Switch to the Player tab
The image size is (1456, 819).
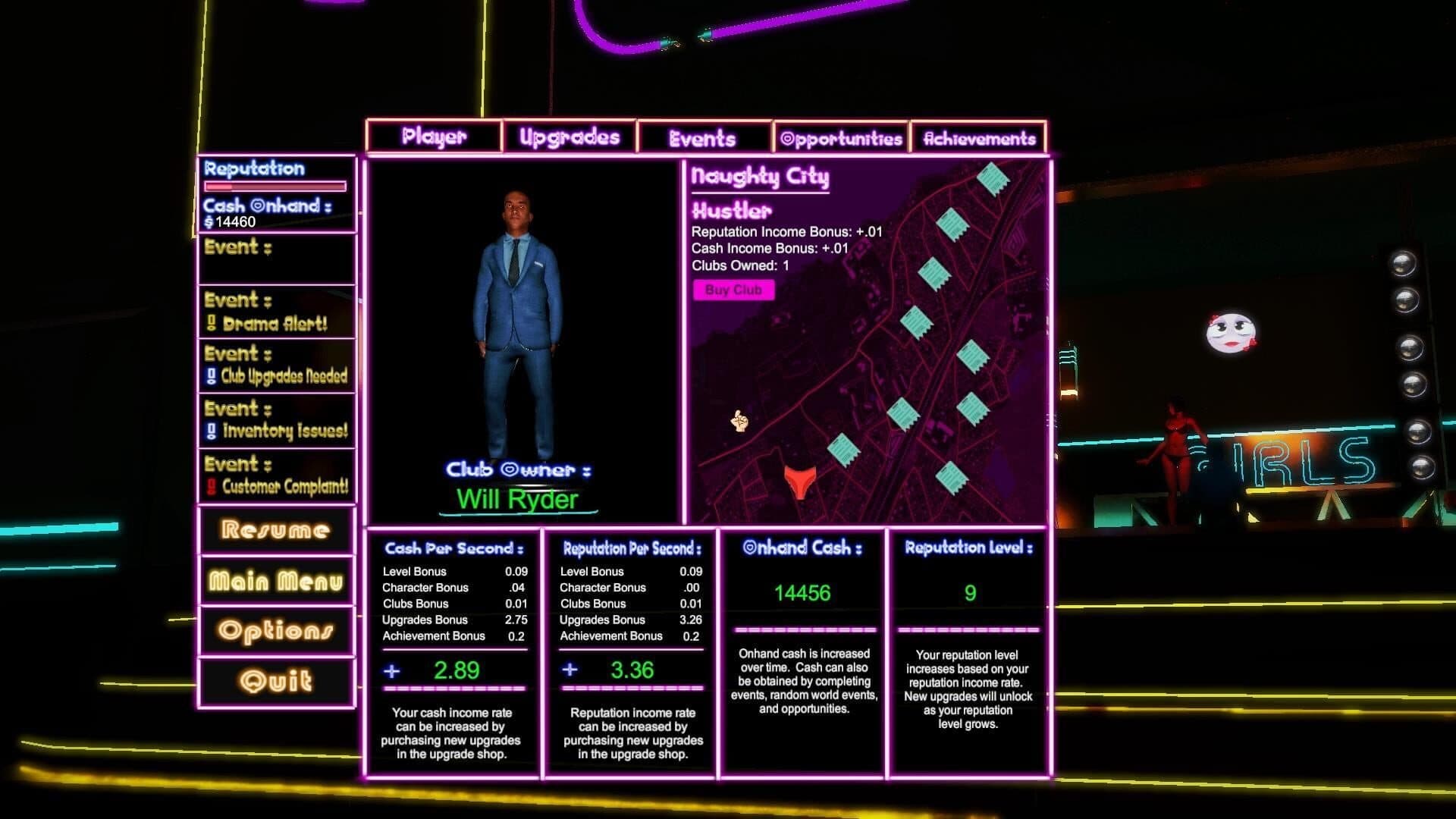pos(434,137)
